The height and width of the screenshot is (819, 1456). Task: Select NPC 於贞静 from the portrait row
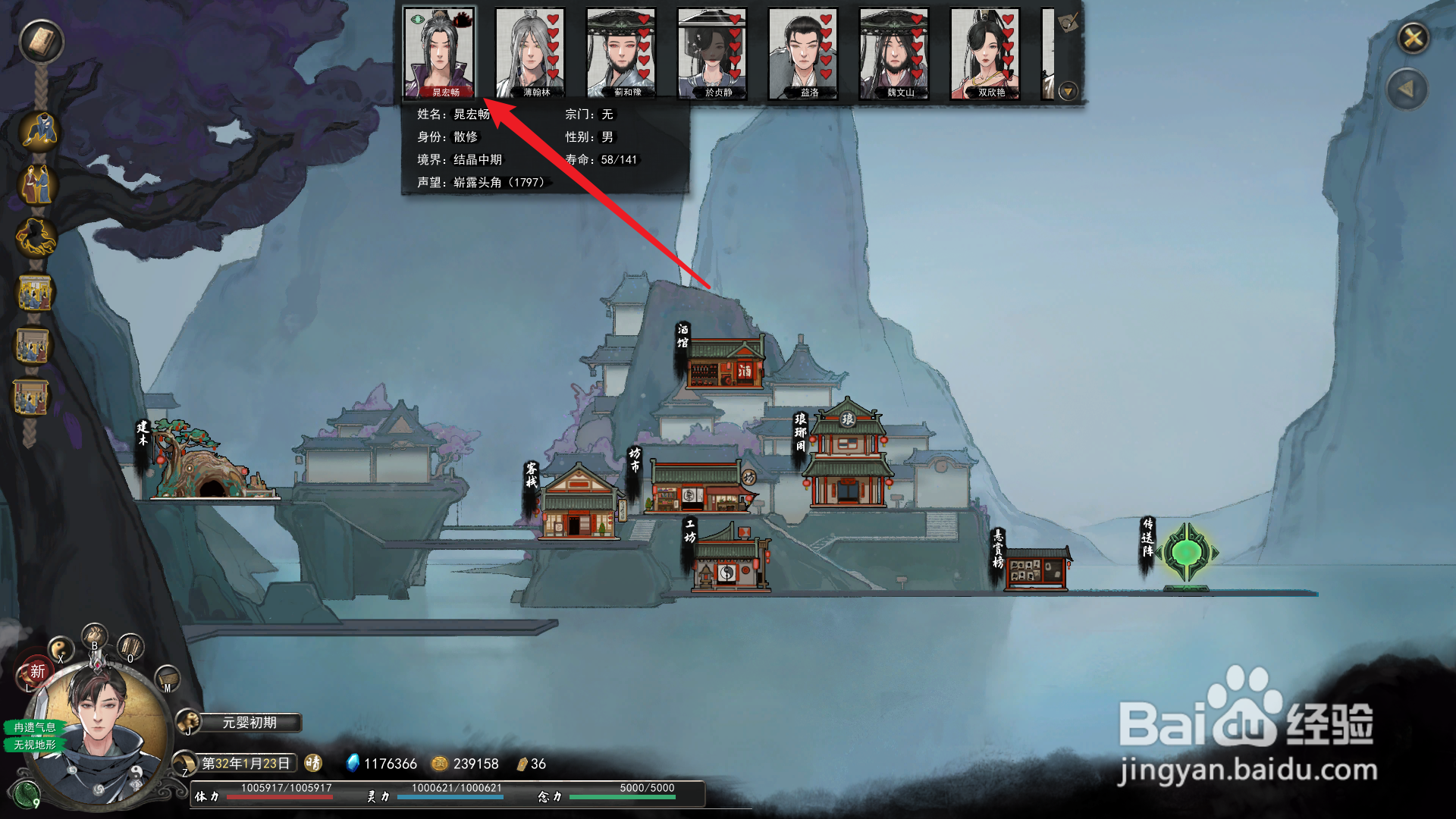coord(712,53)
